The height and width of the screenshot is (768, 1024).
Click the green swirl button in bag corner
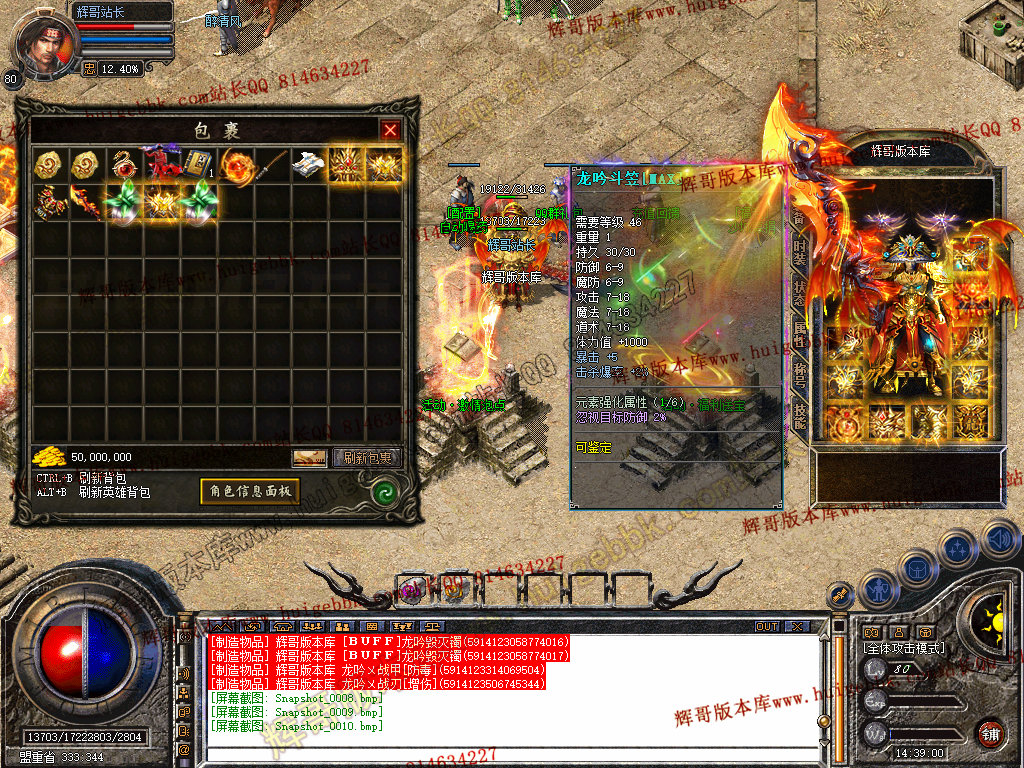point(384,491)
